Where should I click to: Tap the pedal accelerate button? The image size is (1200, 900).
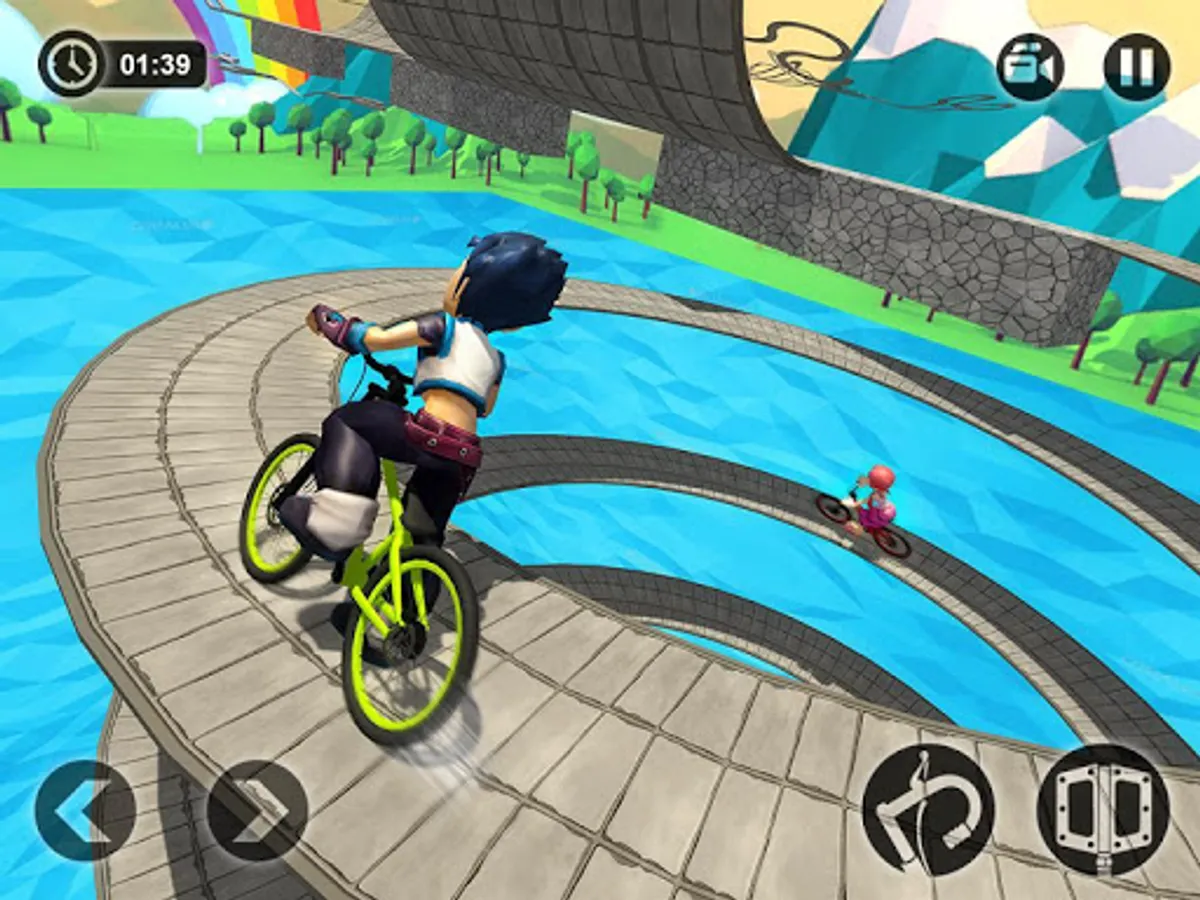[x=1103, y=810]
